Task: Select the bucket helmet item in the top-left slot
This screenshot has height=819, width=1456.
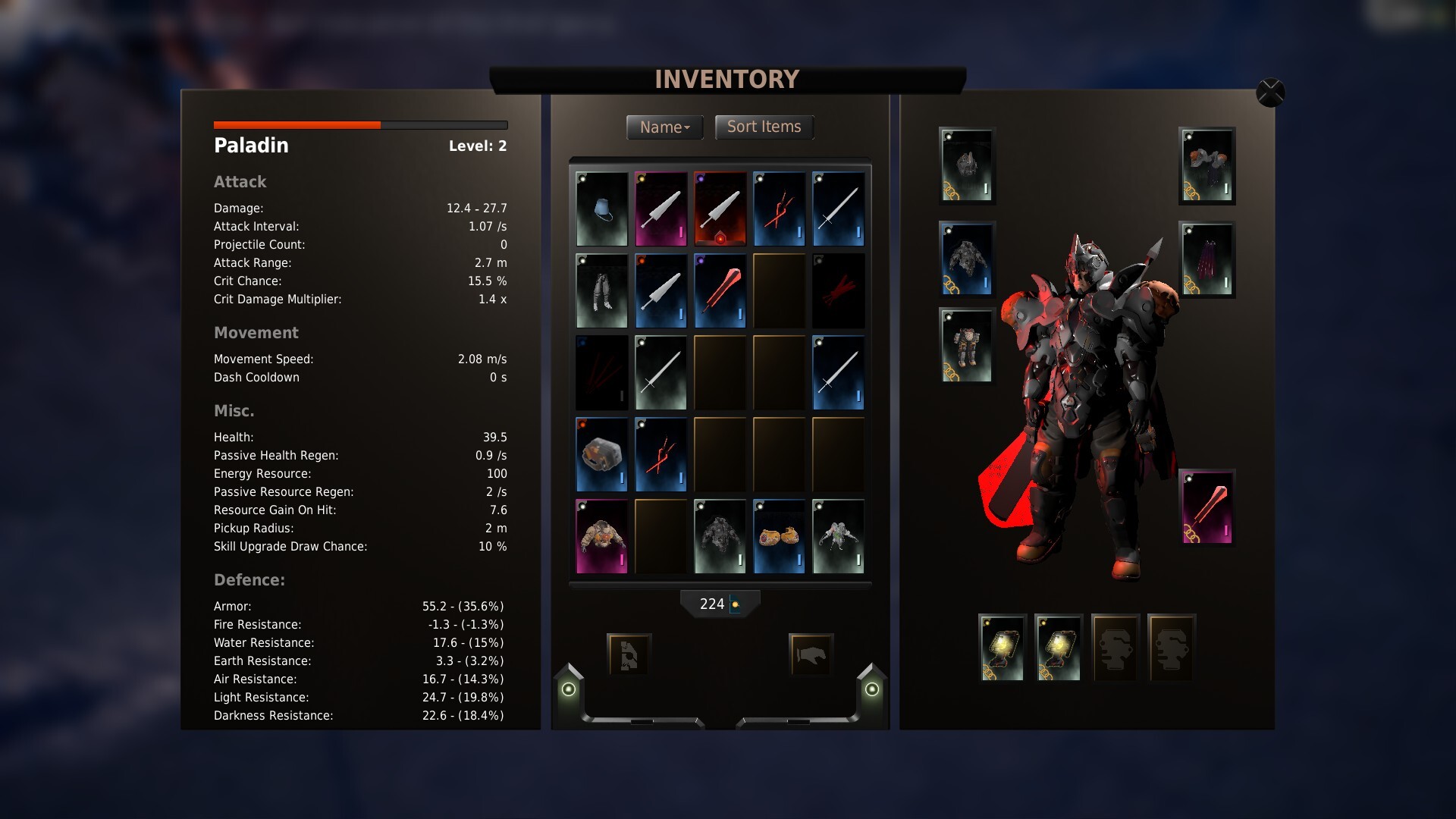Action: coord(601,209)
